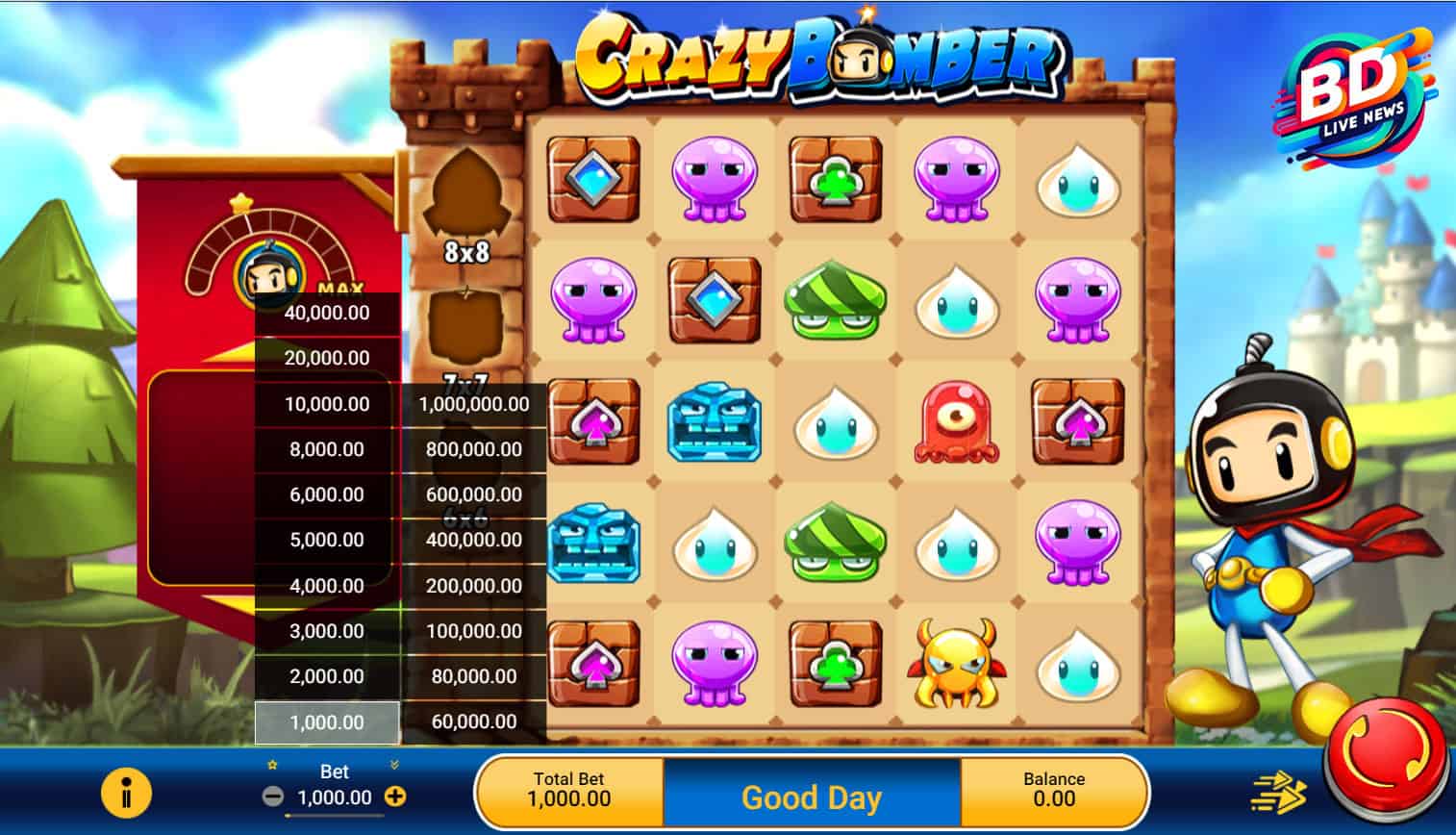Select the highlighted 1,000.00 bet option
This screenshot has width=1456, height=835.
(x=327, y=722)
